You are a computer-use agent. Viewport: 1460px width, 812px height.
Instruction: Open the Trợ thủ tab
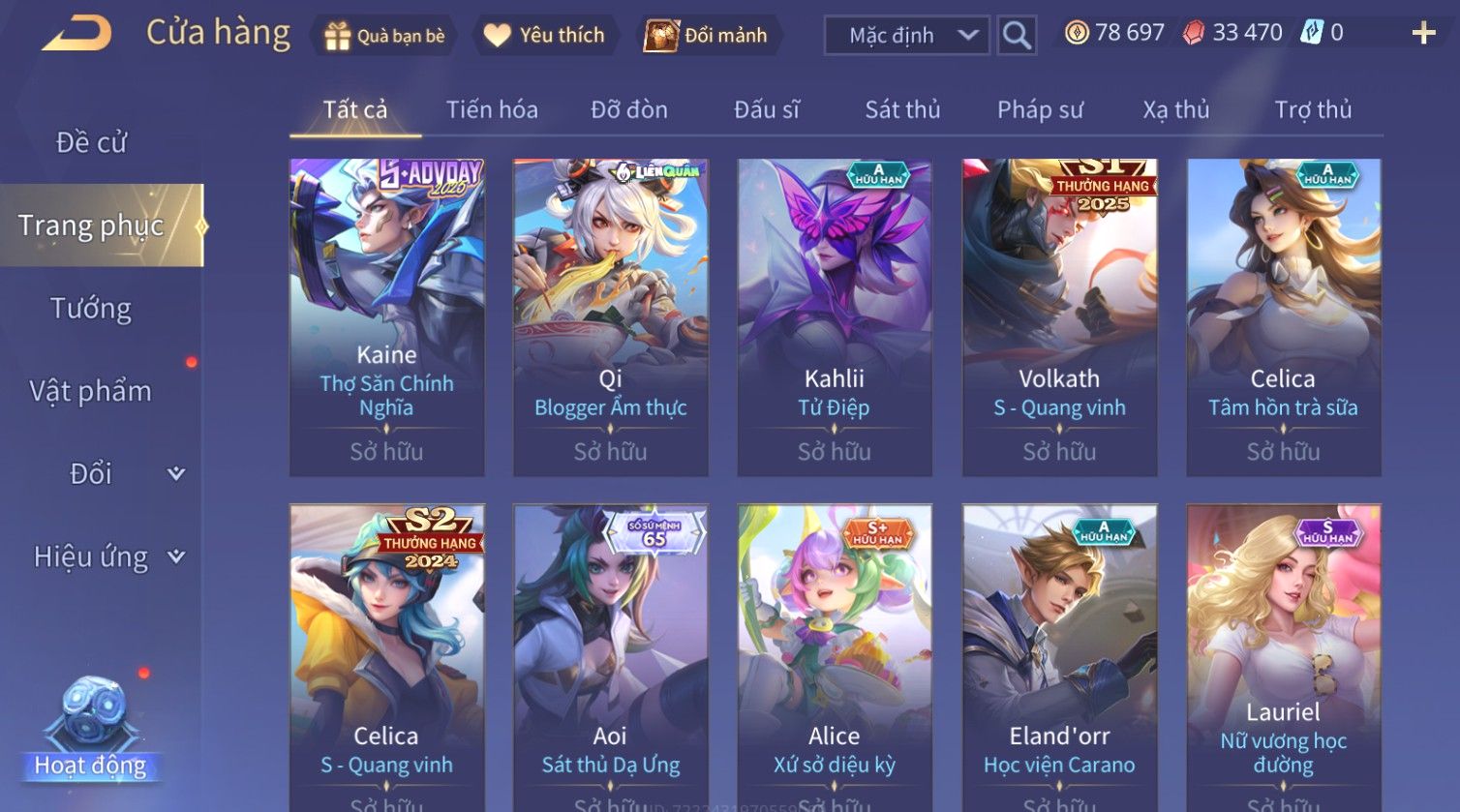pyautogui.click(x=1313, y=109)
